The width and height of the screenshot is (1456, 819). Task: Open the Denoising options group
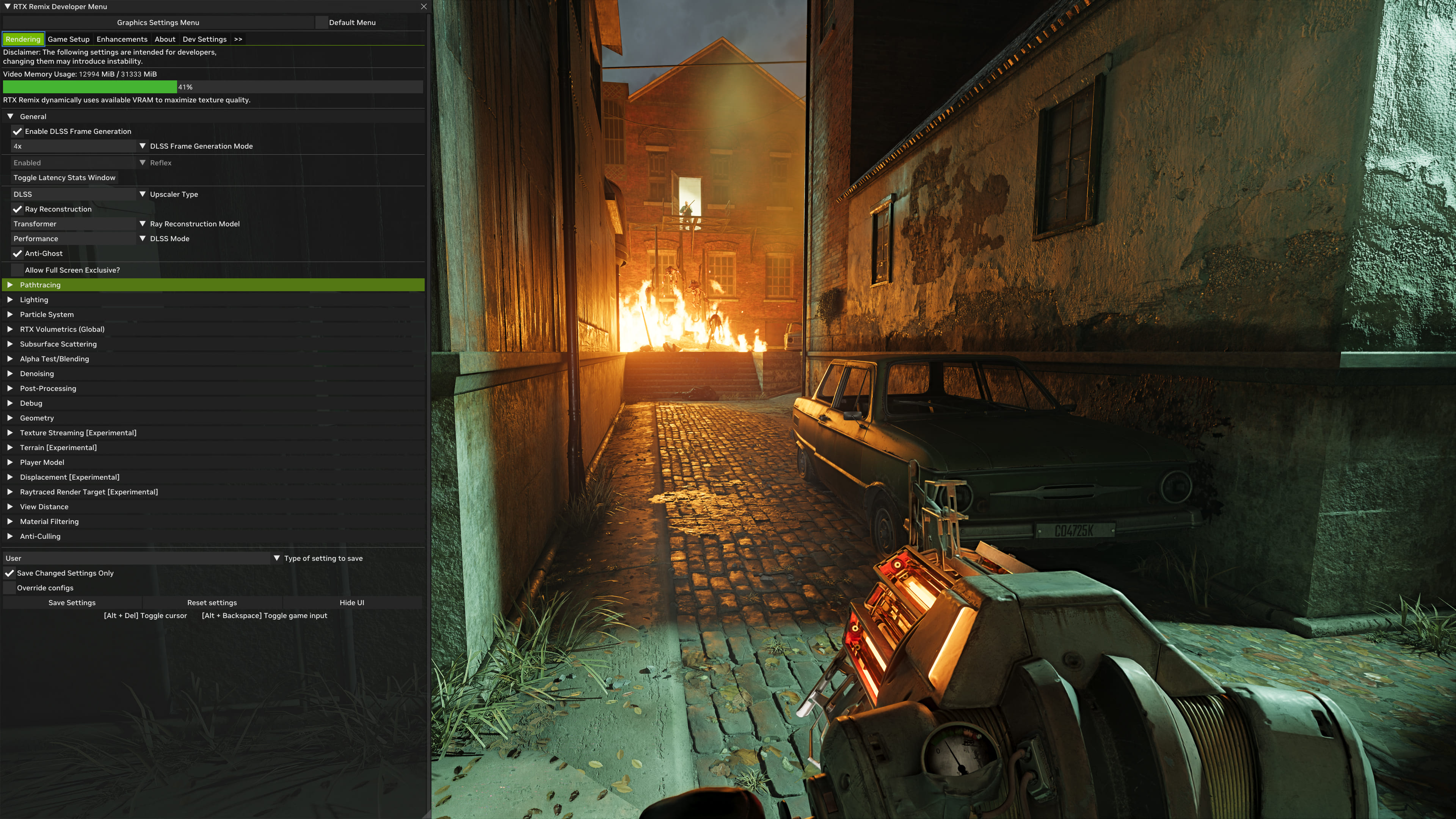(x=37, y=373)
